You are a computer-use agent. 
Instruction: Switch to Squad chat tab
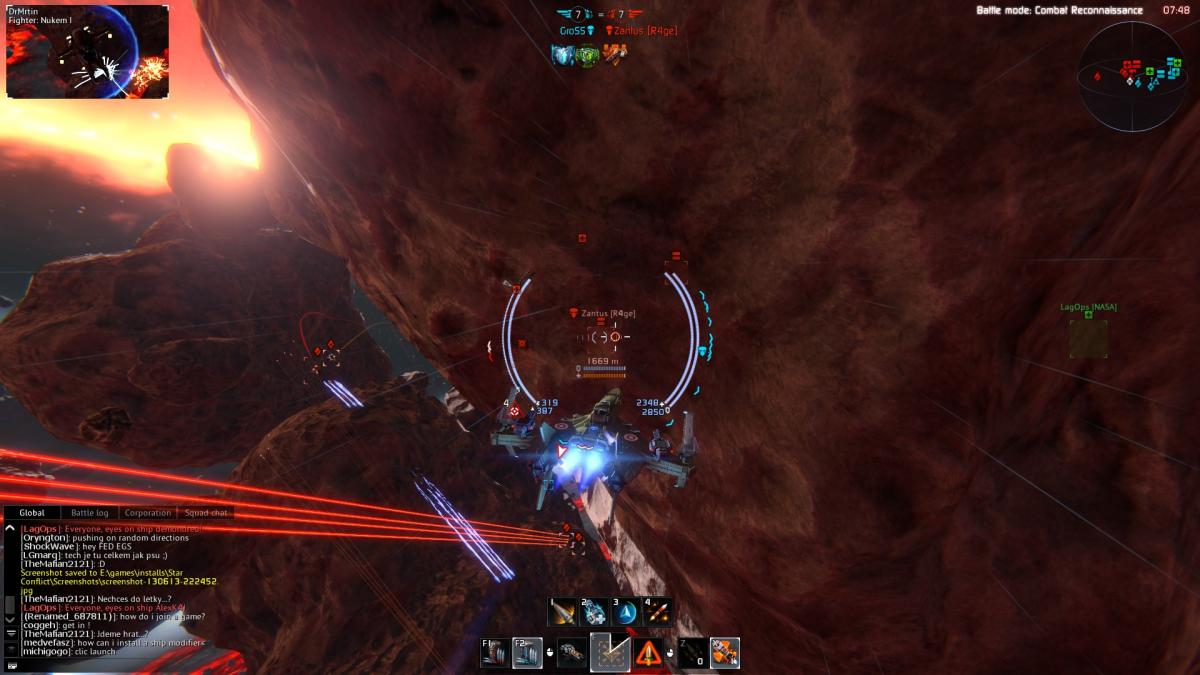pos(206,513)
